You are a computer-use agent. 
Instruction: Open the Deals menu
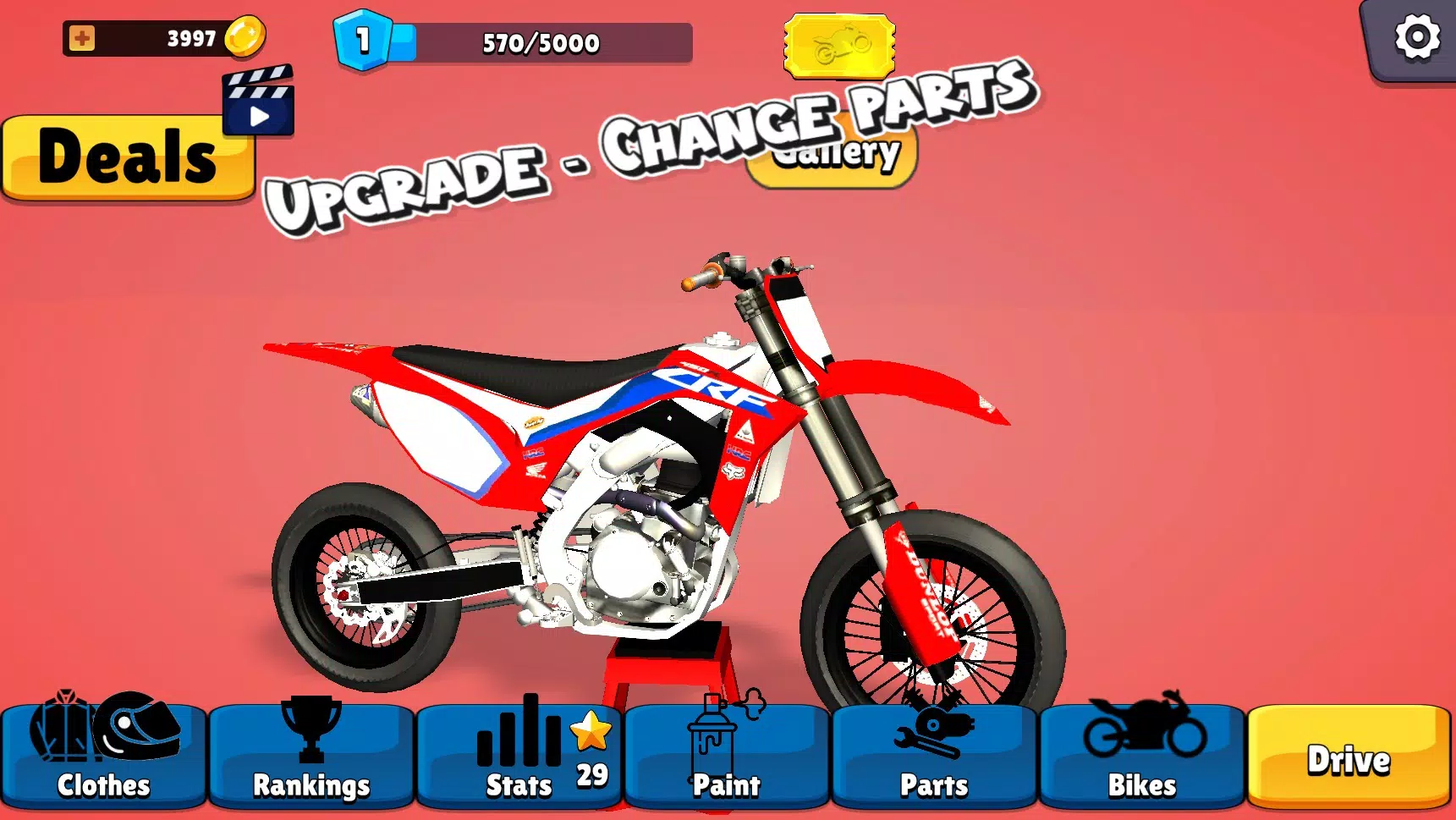pos(129,157)
